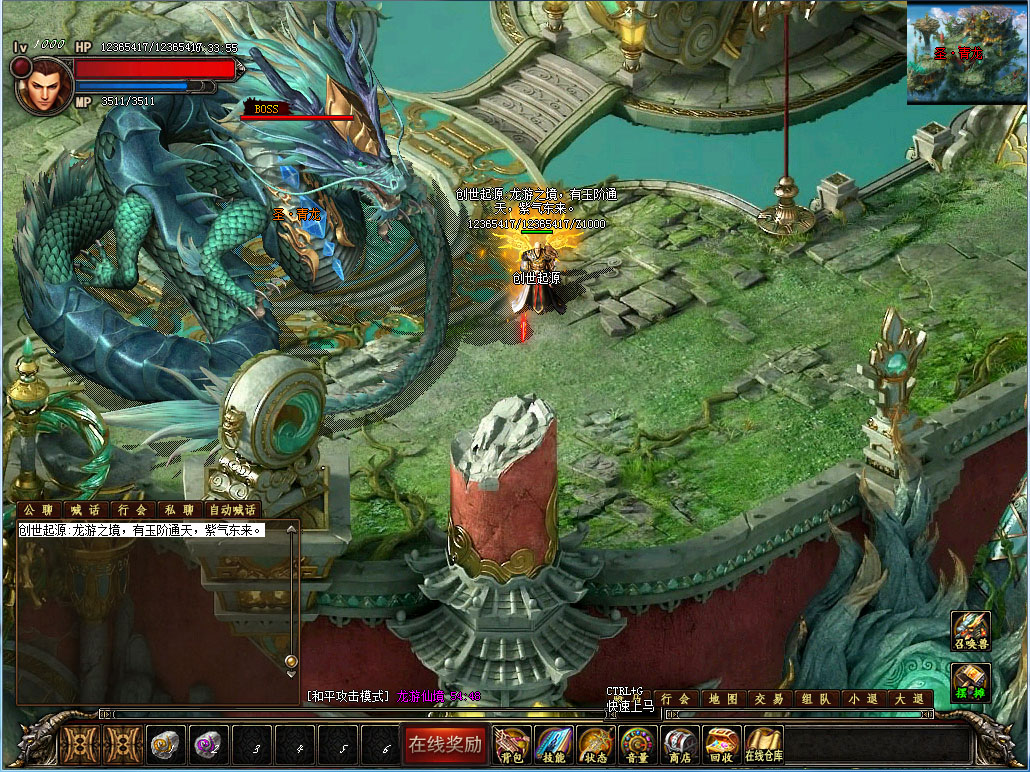This screenshot has height=772, width=1030.
Task: Open the 摆摊 stall icon
Action: (970, 683)
